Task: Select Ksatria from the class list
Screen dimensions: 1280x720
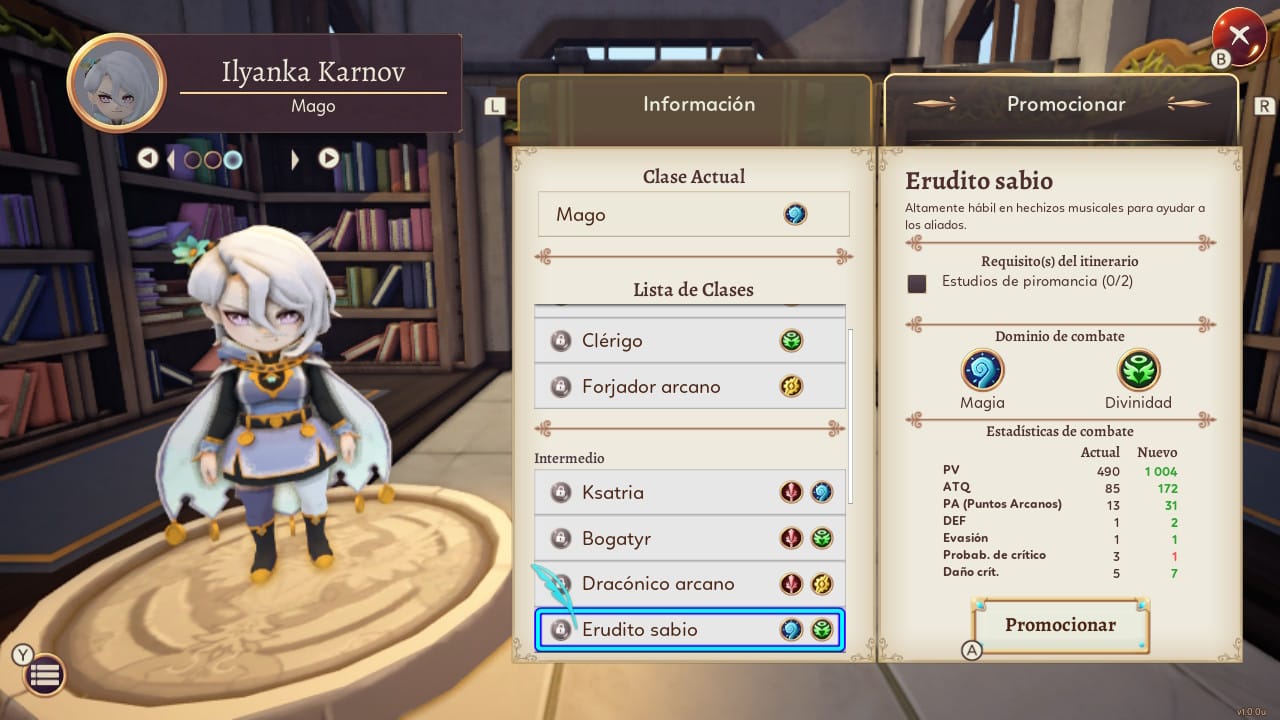Action: [689, 493]
